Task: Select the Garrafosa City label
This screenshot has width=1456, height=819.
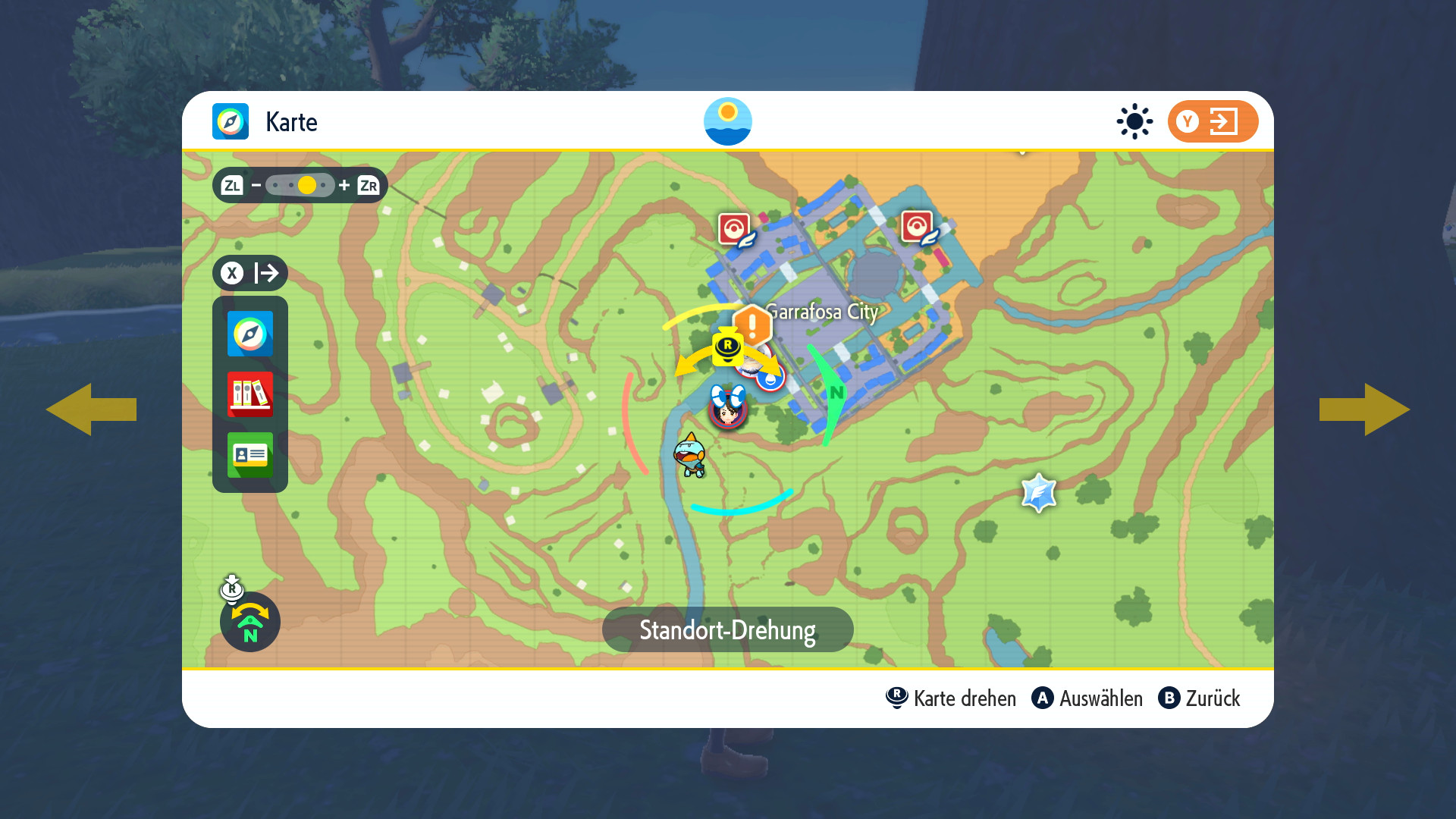Action: tap(822, 312)
